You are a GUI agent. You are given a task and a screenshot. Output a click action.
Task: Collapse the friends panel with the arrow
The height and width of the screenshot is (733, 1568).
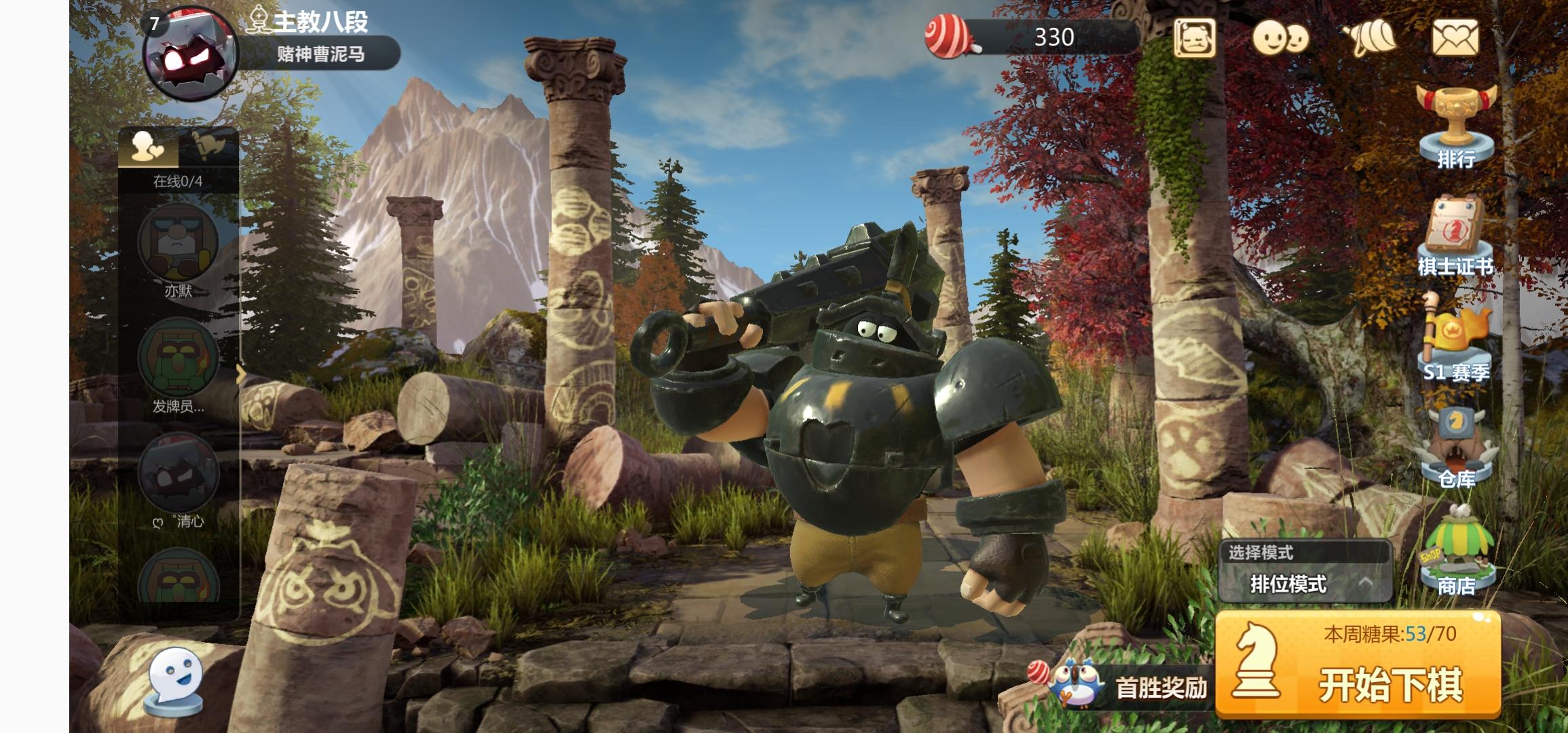point(241,375)
